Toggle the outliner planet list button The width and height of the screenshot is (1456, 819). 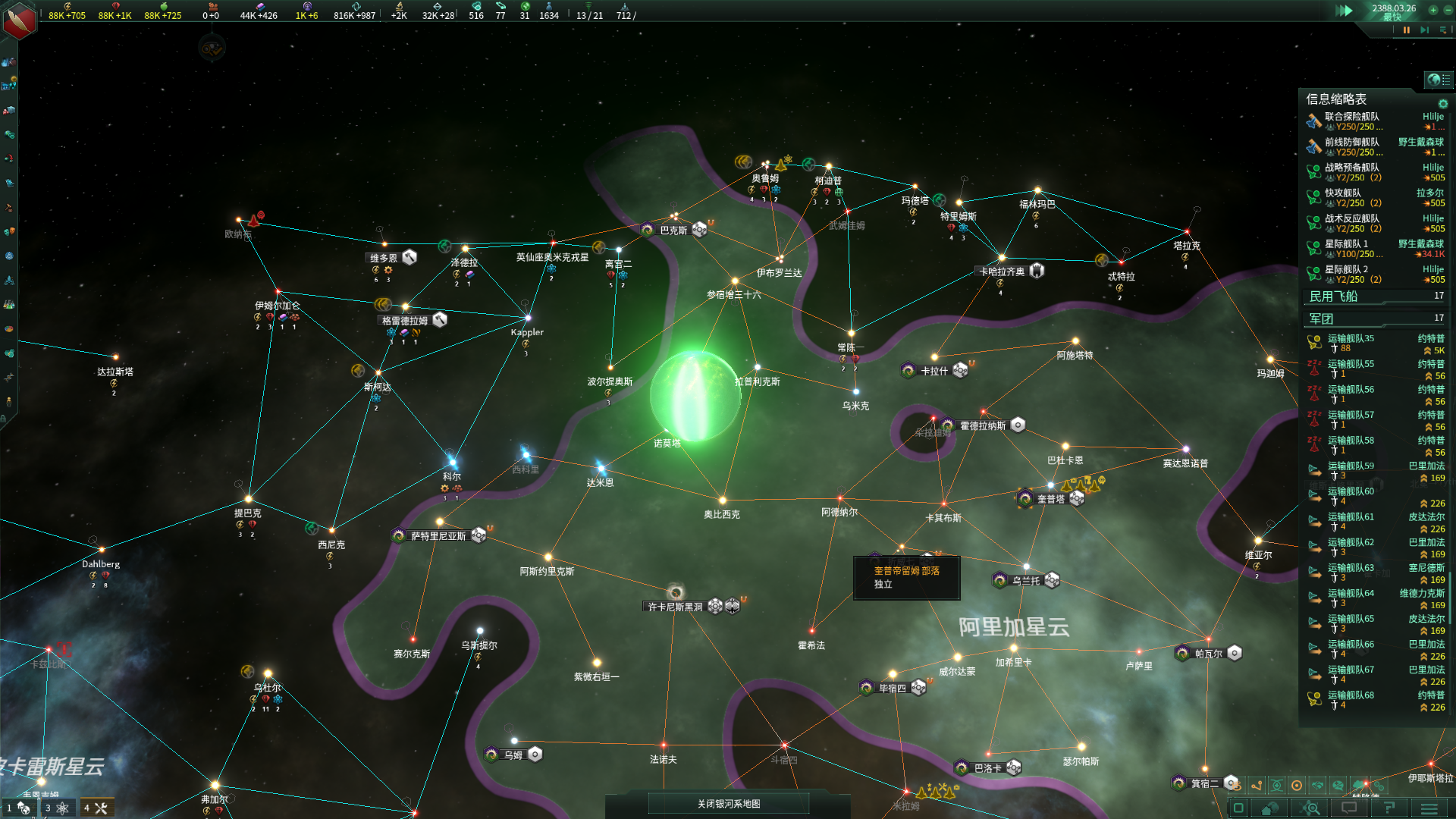pos(1438,80)
